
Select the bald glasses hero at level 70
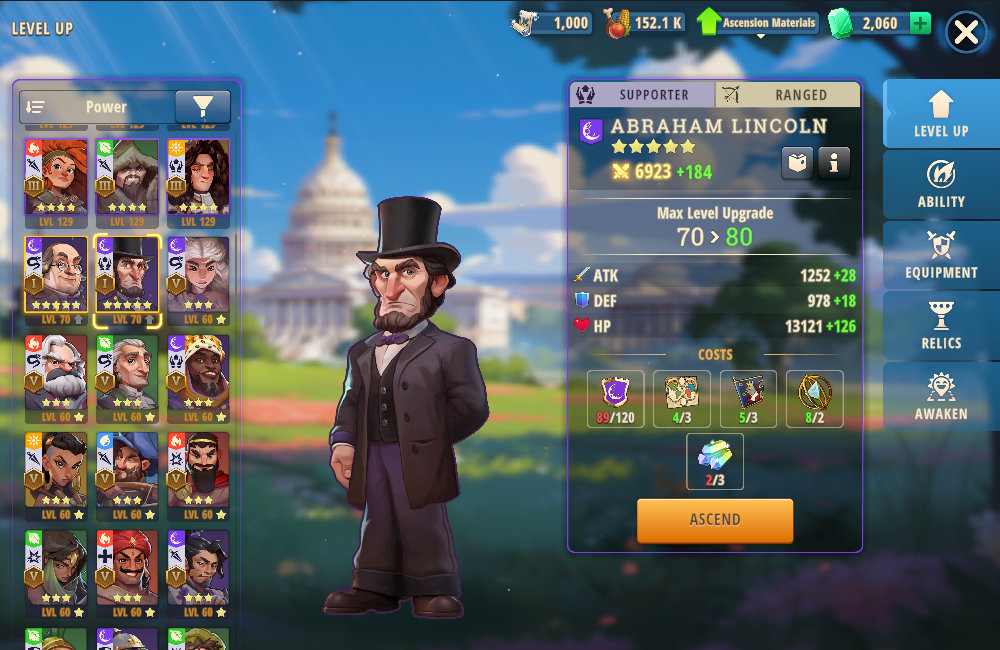click(56, 275)
